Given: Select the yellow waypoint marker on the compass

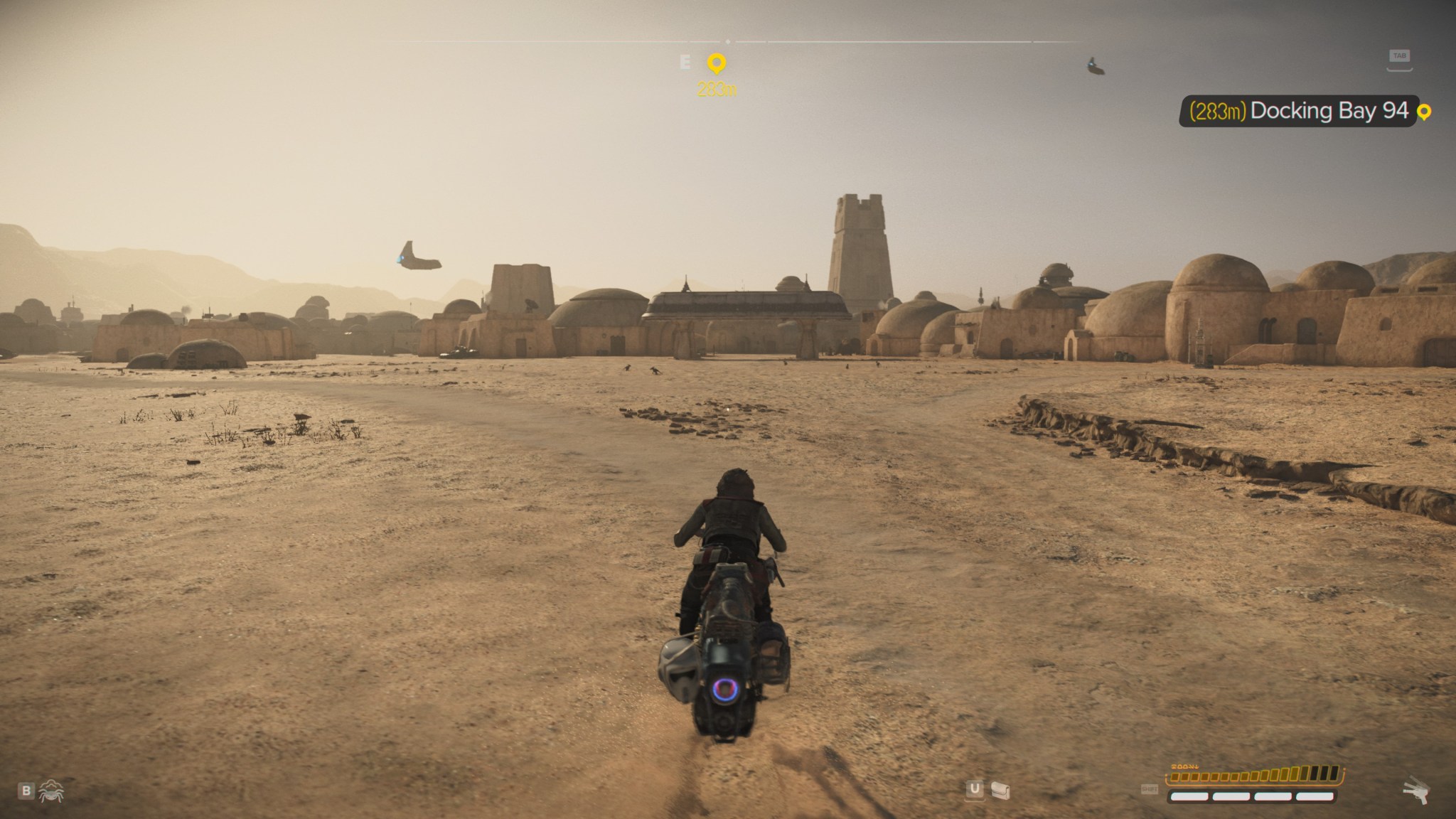Looking at the screenshot, I should [x=717, y=64].
